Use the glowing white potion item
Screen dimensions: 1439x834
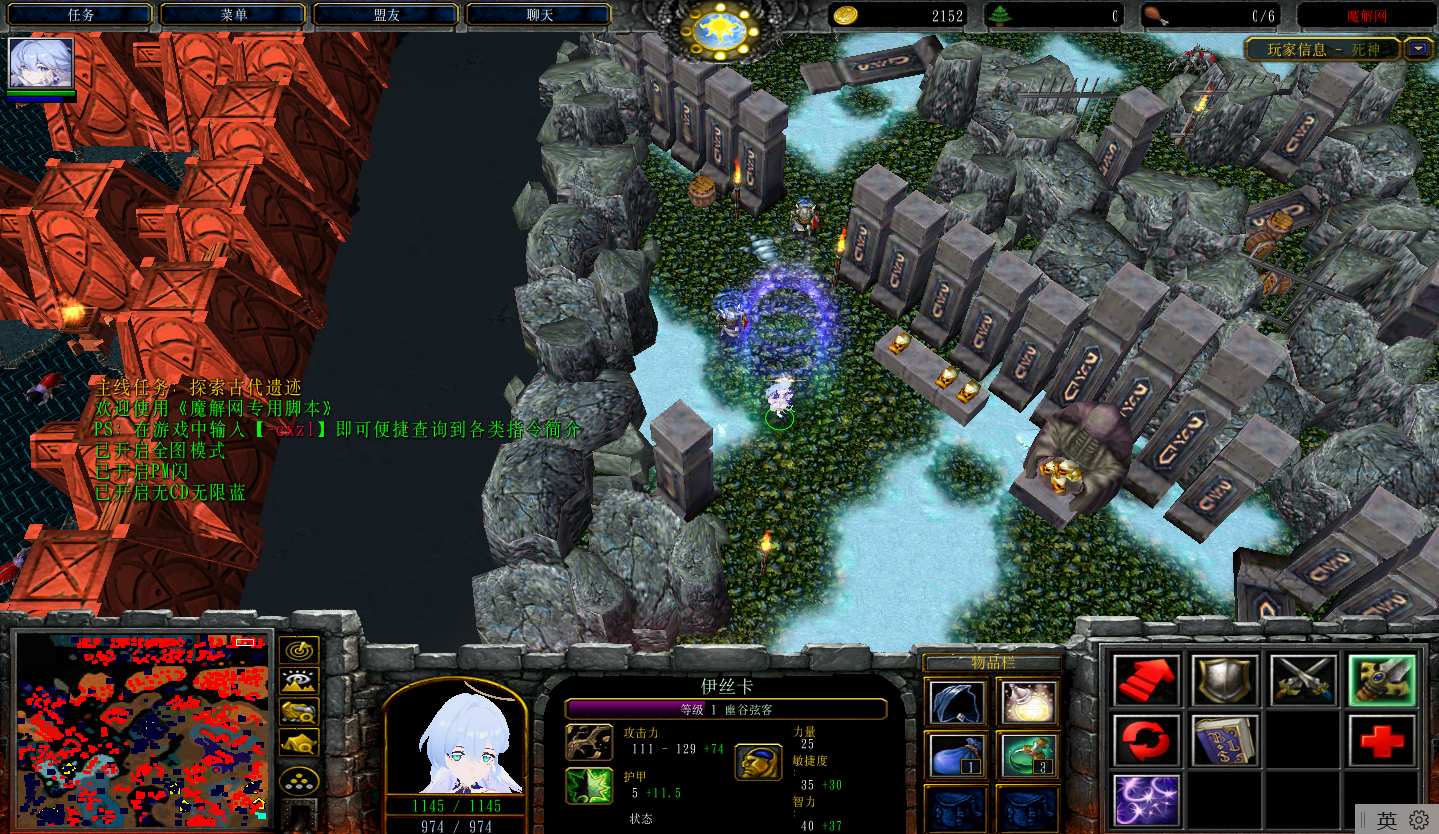click(x=1027, y=702)
